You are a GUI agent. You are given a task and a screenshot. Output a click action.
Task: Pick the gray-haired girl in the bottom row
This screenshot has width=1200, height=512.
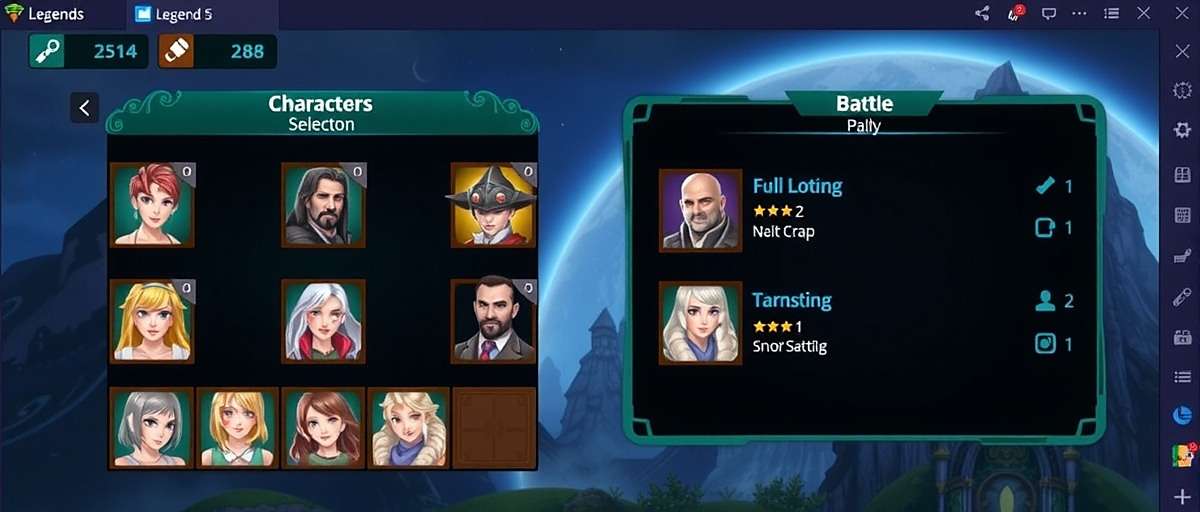152,428
